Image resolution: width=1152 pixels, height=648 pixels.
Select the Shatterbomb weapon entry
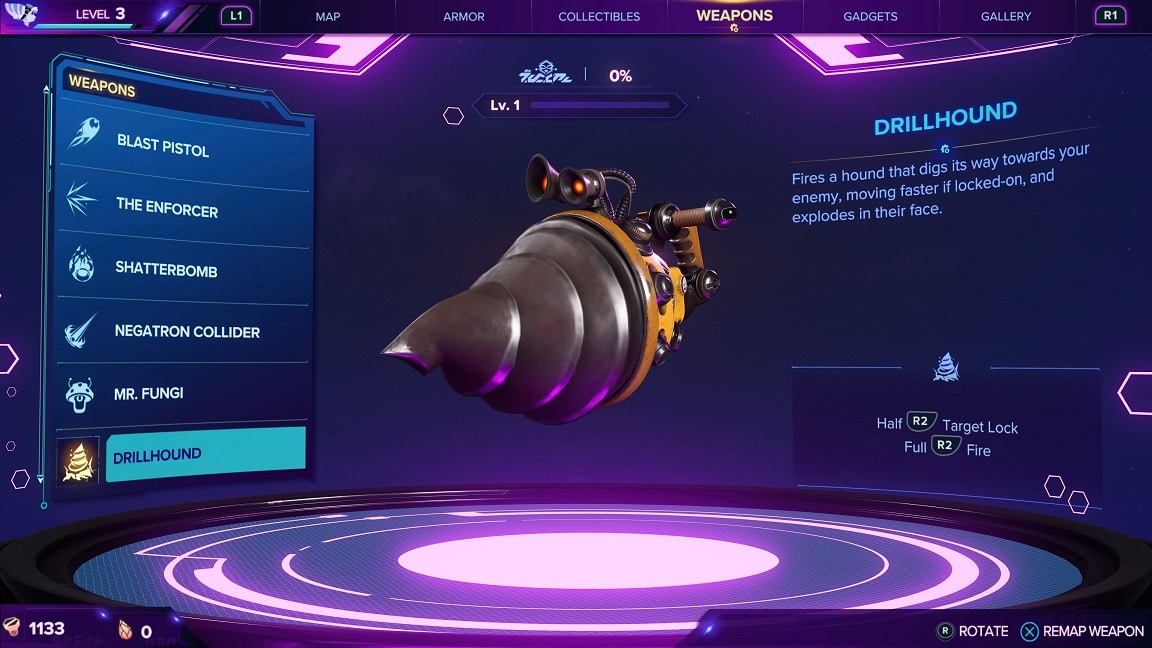click(x=167, y=270)
